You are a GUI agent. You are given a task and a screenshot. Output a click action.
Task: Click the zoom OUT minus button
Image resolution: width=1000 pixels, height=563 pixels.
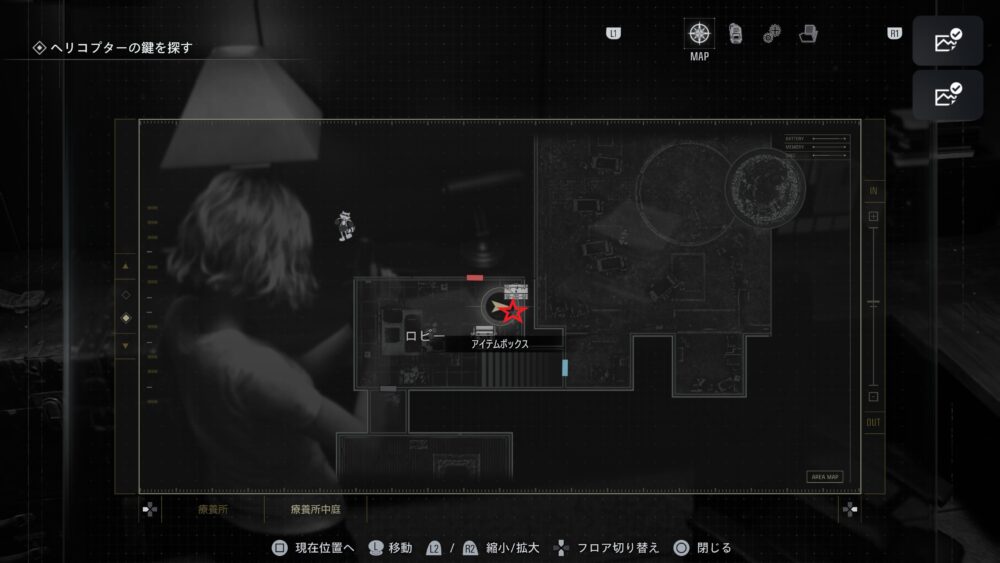[873, 397]
